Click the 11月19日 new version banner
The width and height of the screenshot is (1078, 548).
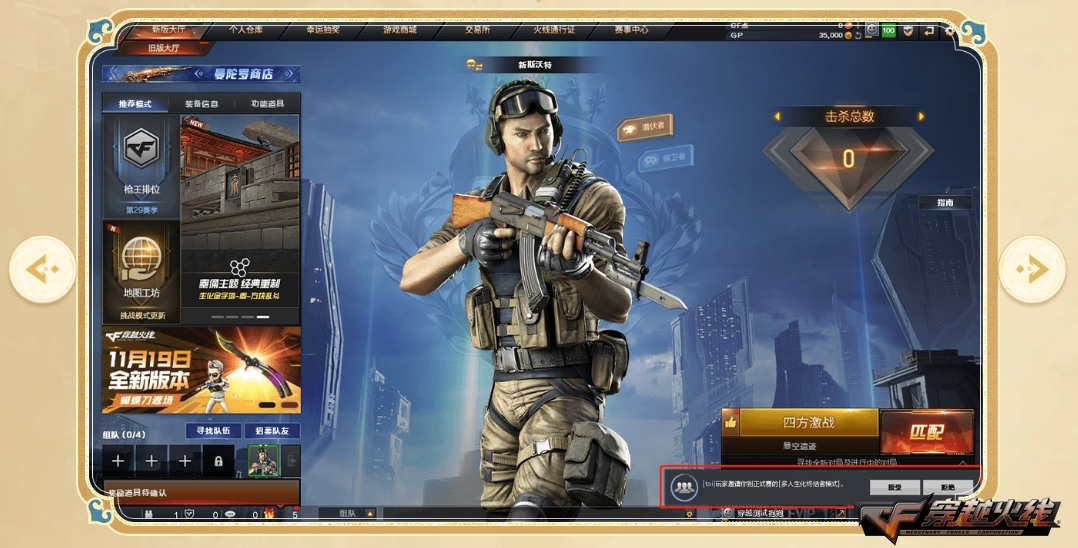click(x=201, y=369)
